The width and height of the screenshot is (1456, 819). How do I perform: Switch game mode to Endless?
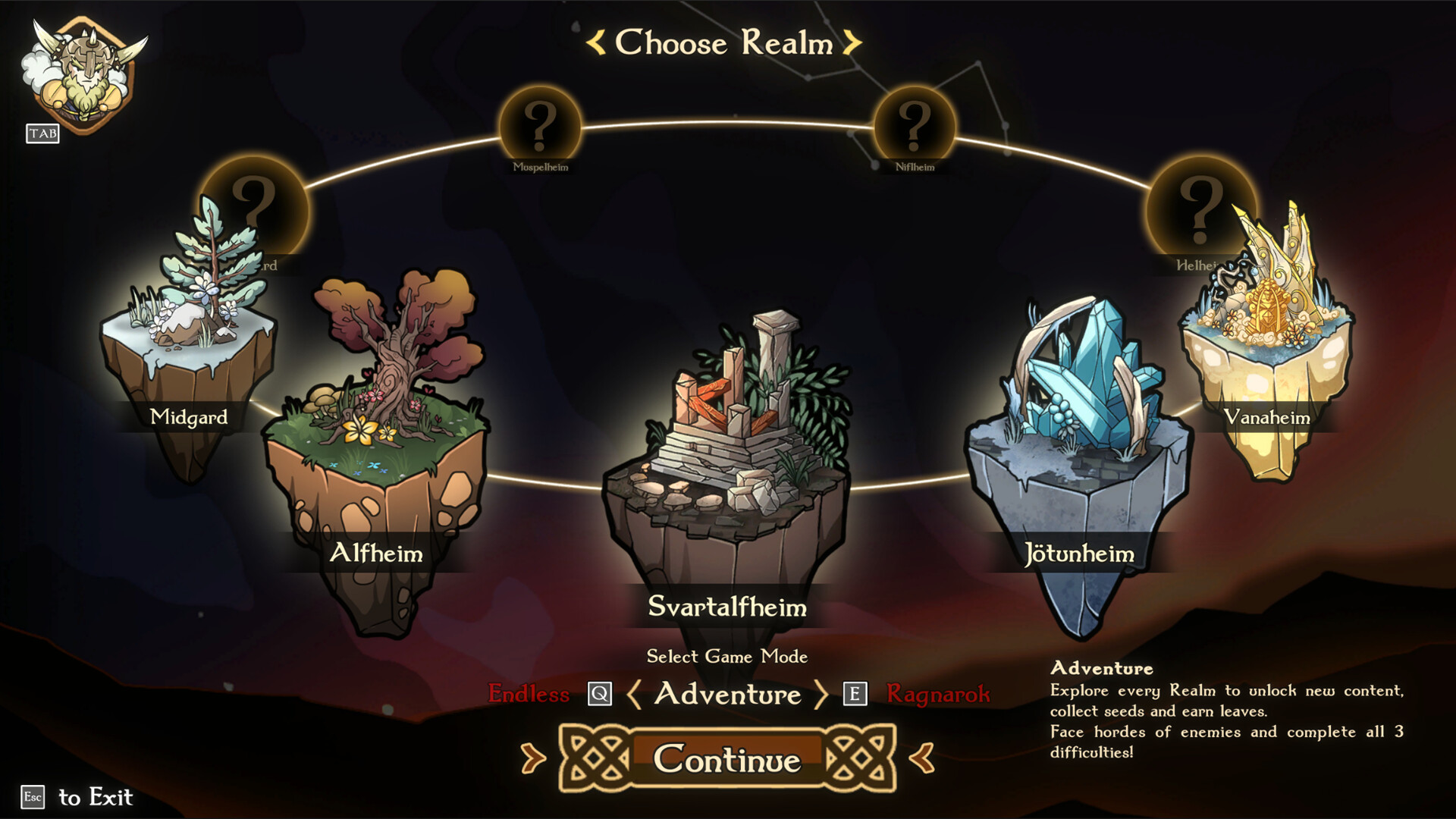[529, 694]
